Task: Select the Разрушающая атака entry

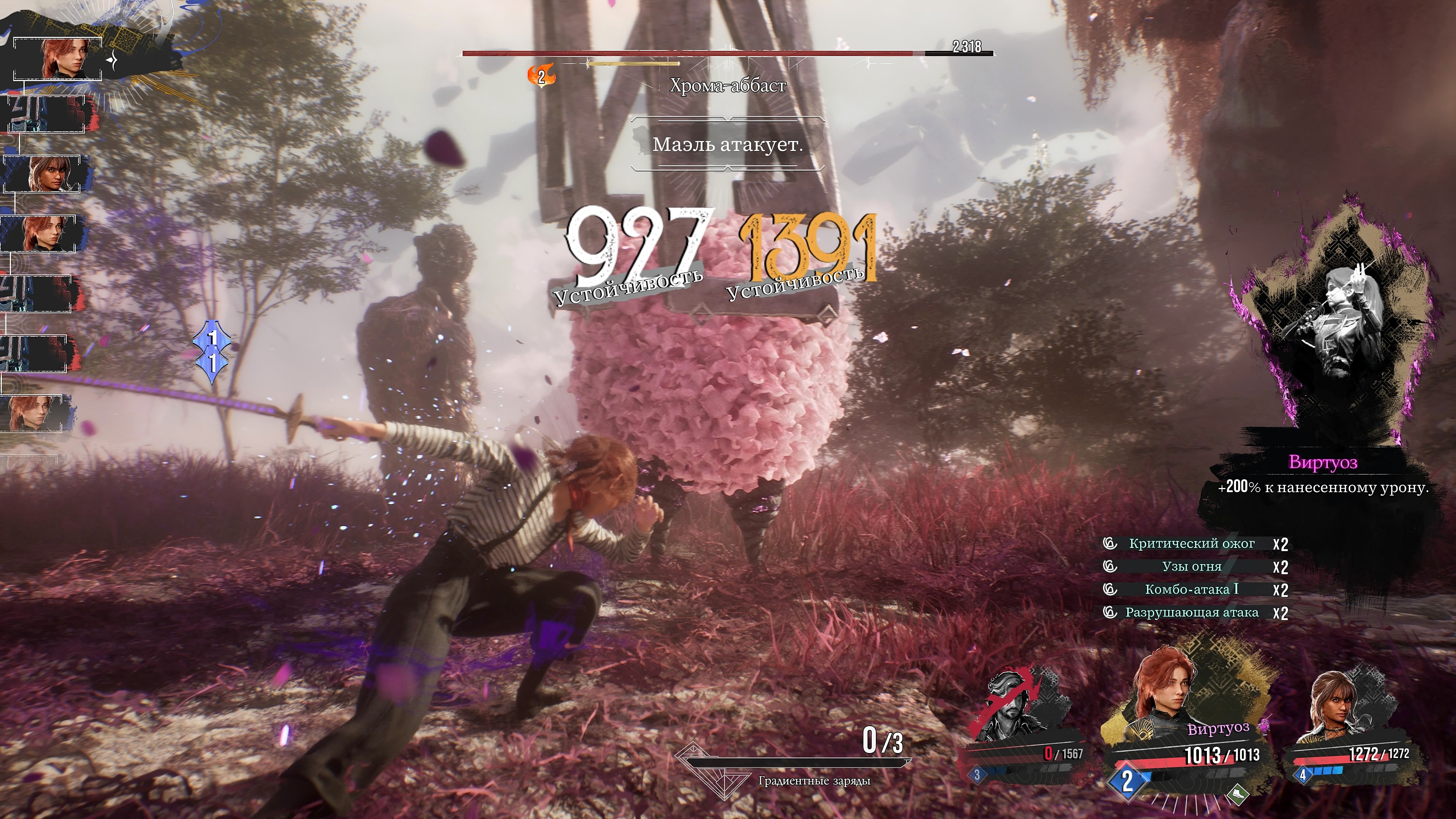Action: [1191, 613]
